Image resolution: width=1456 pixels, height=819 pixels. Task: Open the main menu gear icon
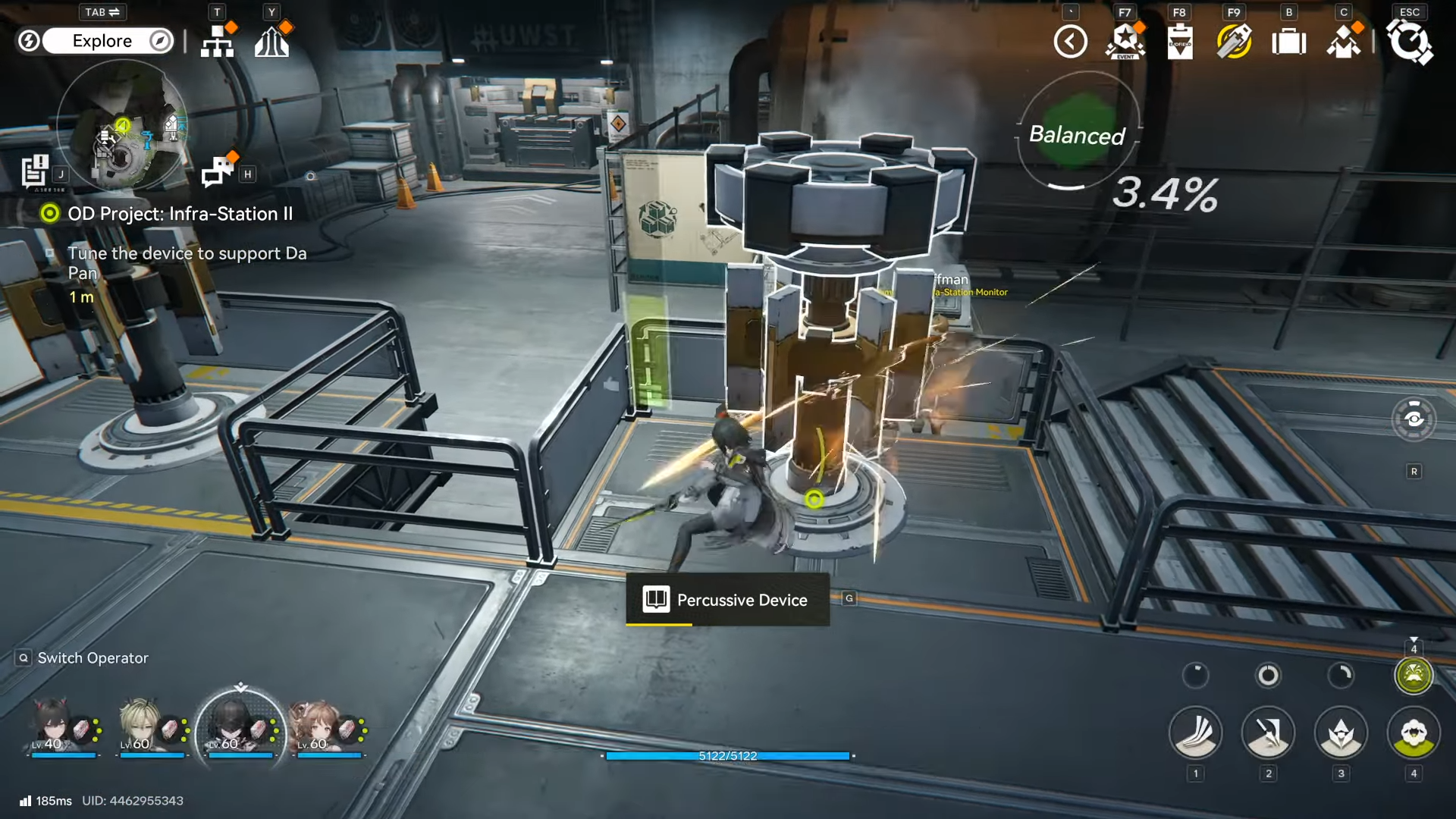point(1409,42)
